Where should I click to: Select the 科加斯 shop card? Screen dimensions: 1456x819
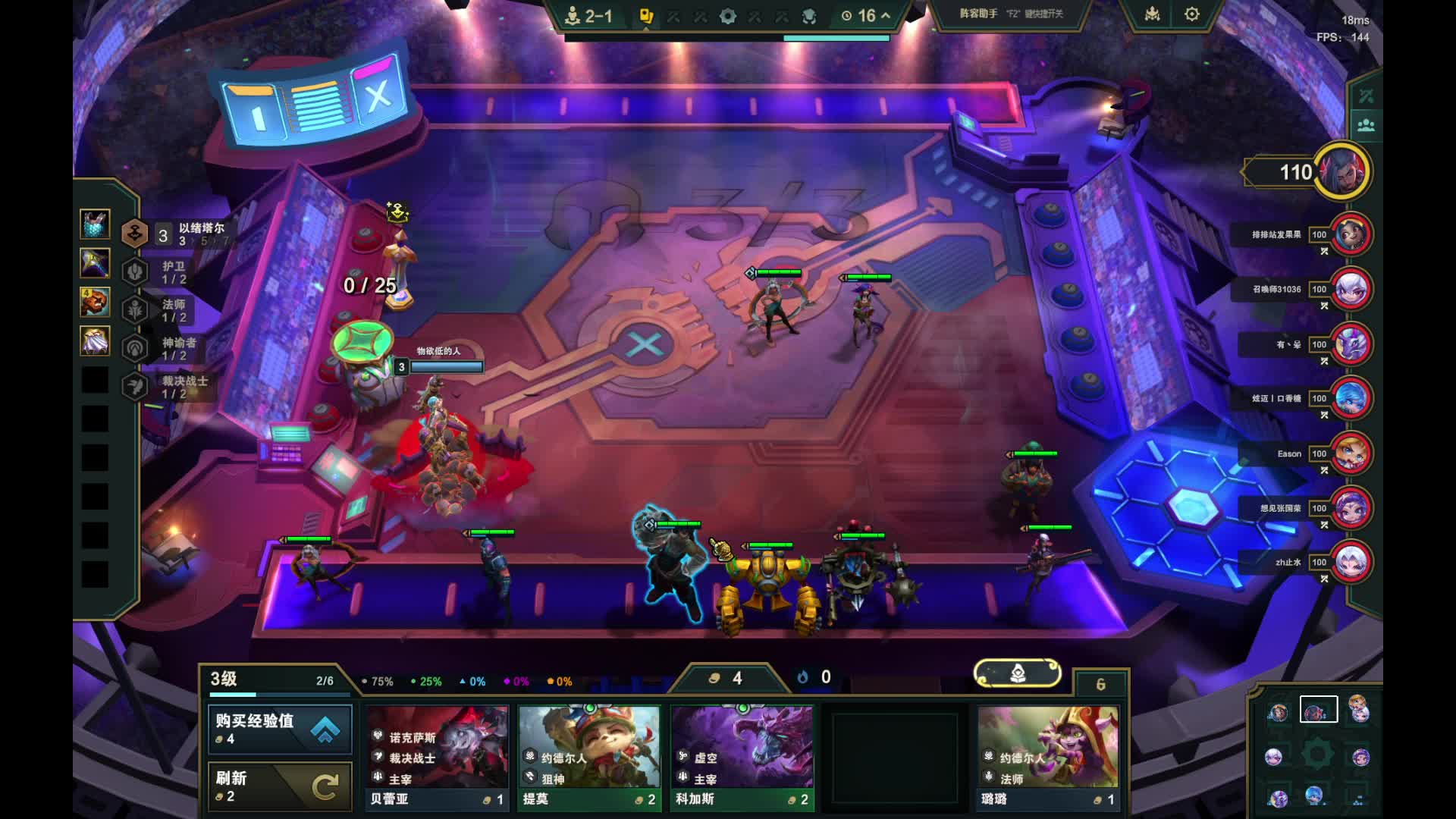pos(742,758)
